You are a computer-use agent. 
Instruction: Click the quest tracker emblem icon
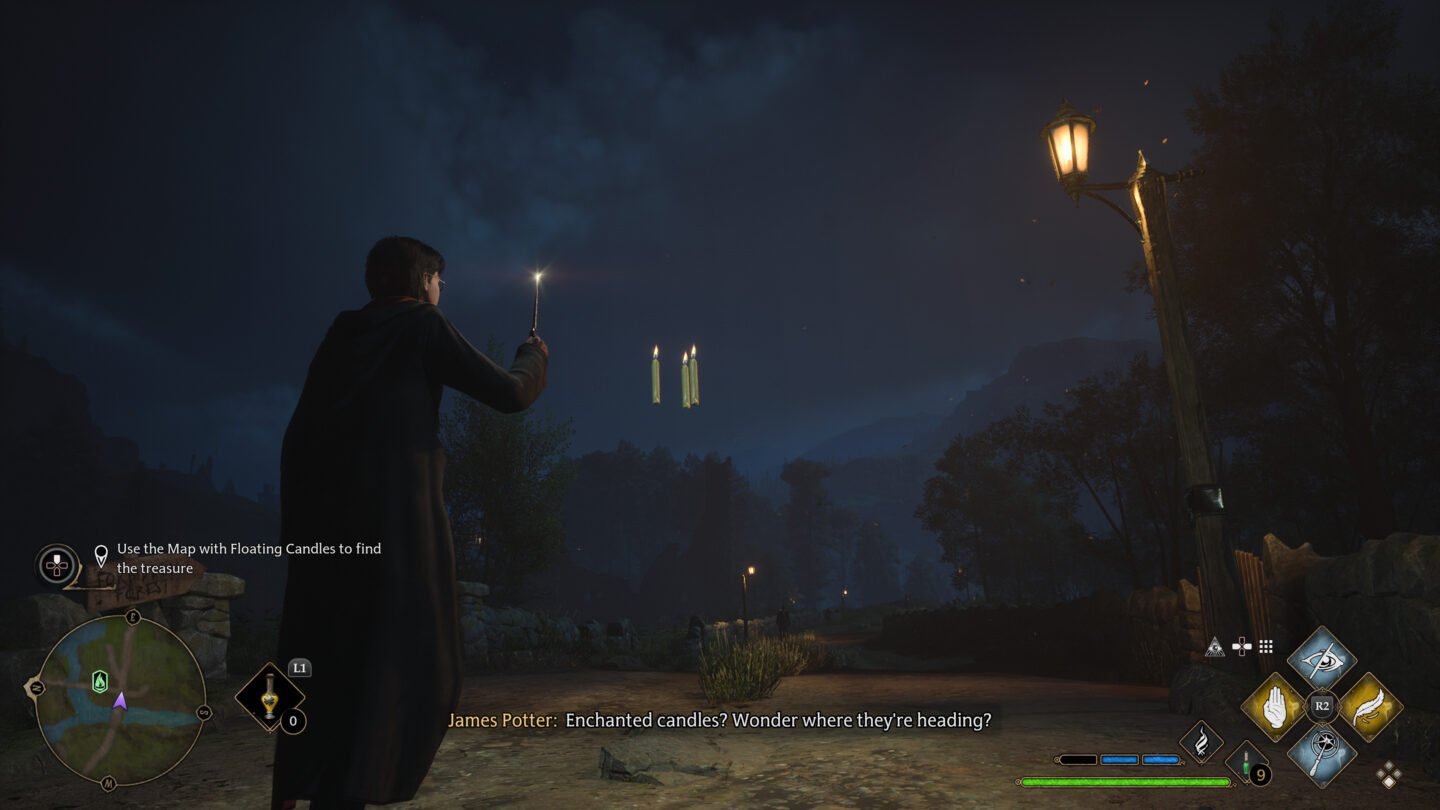[57, 565]
